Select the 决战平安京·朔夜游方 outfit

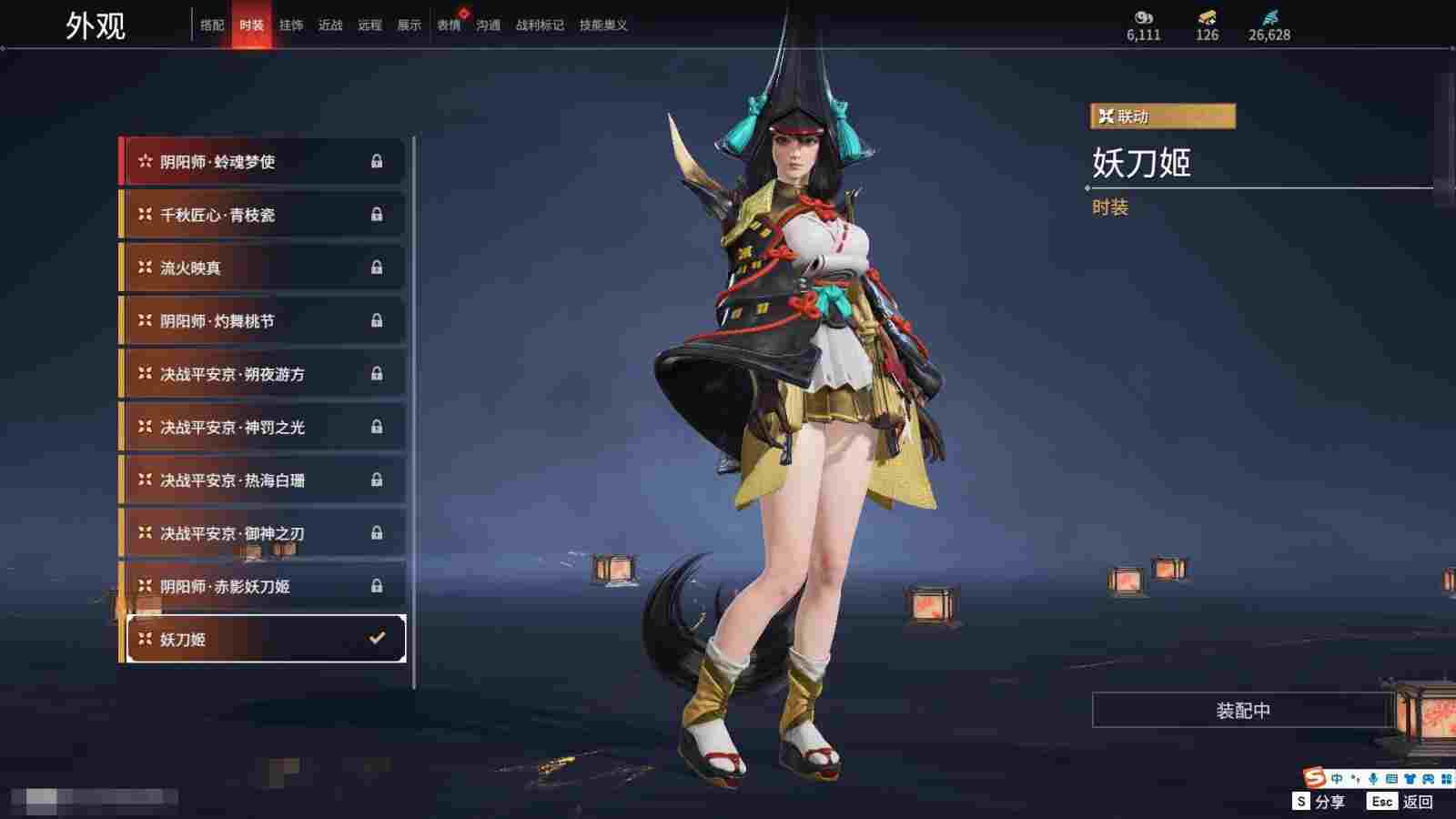pyautogui.click(x=263, y=374)
